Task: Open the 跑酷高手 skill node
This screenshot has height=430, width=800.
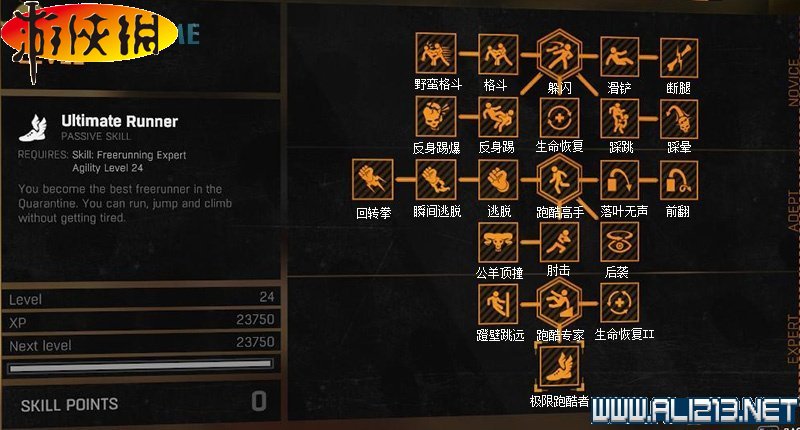Action: pos(558,180)
